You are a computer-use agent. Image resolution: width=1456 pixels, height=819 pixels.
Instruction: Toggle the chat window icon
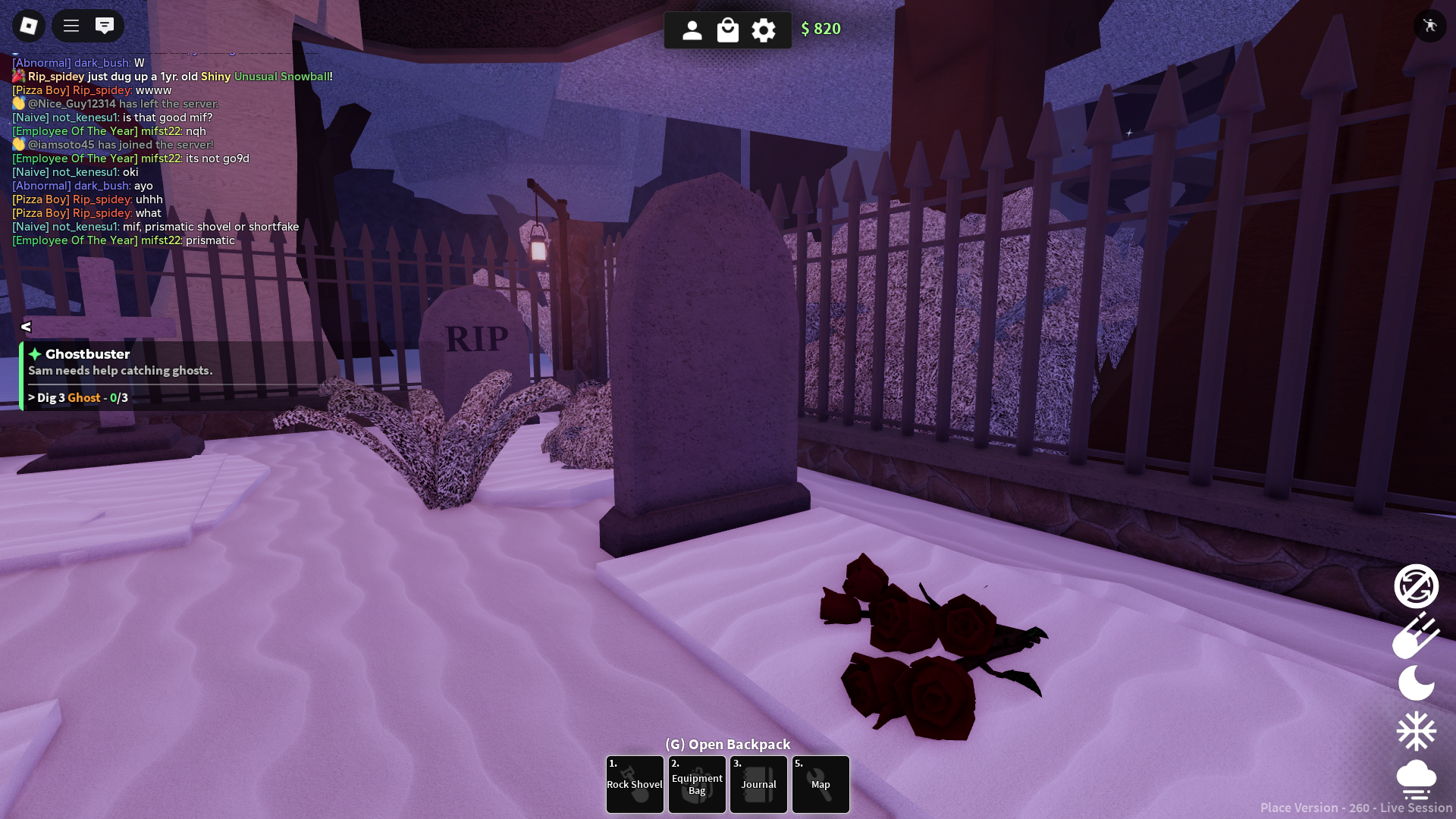coord(105,27)
